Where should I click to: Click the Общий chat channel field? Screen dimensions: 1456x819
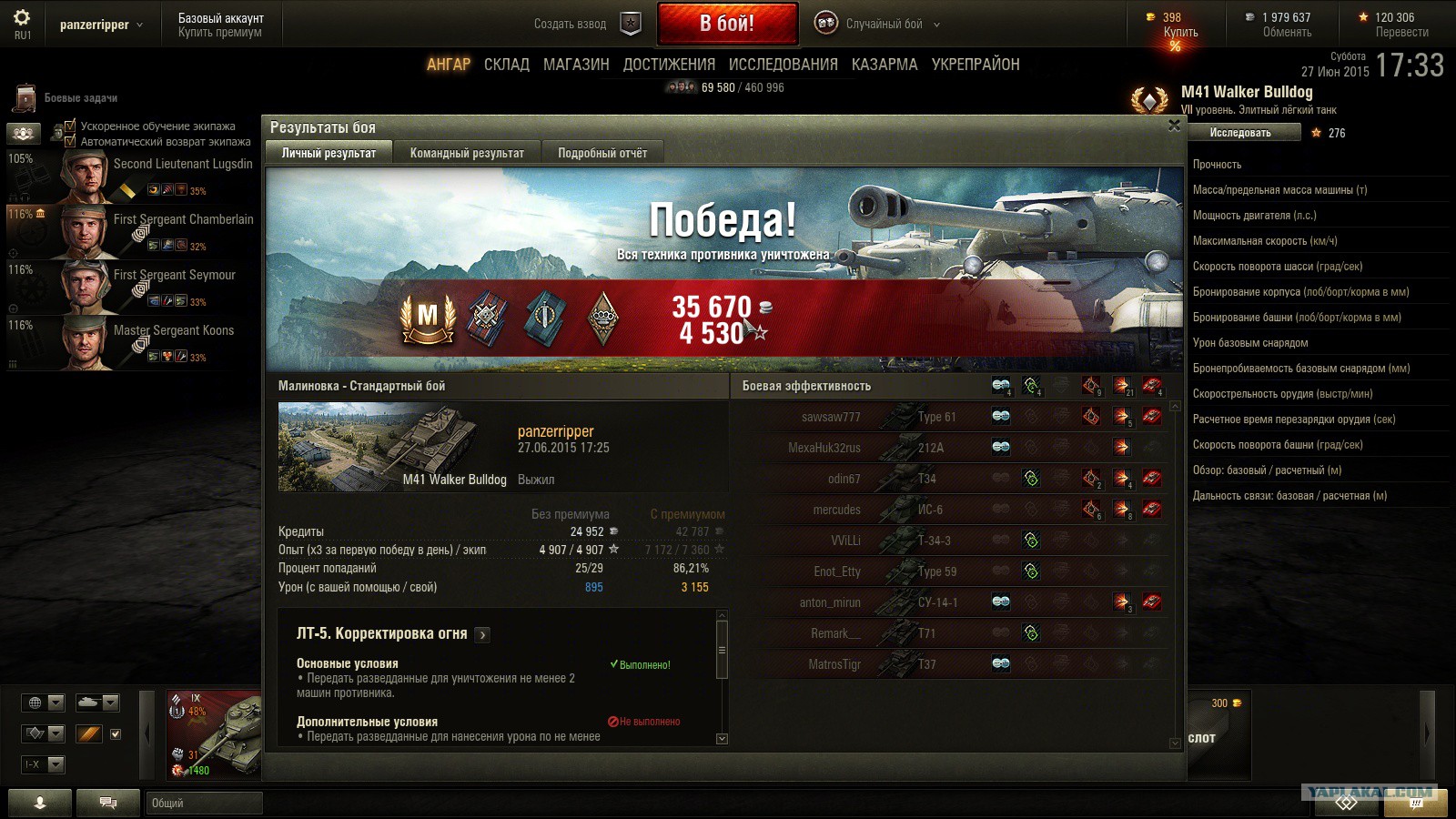pos(204,803)
